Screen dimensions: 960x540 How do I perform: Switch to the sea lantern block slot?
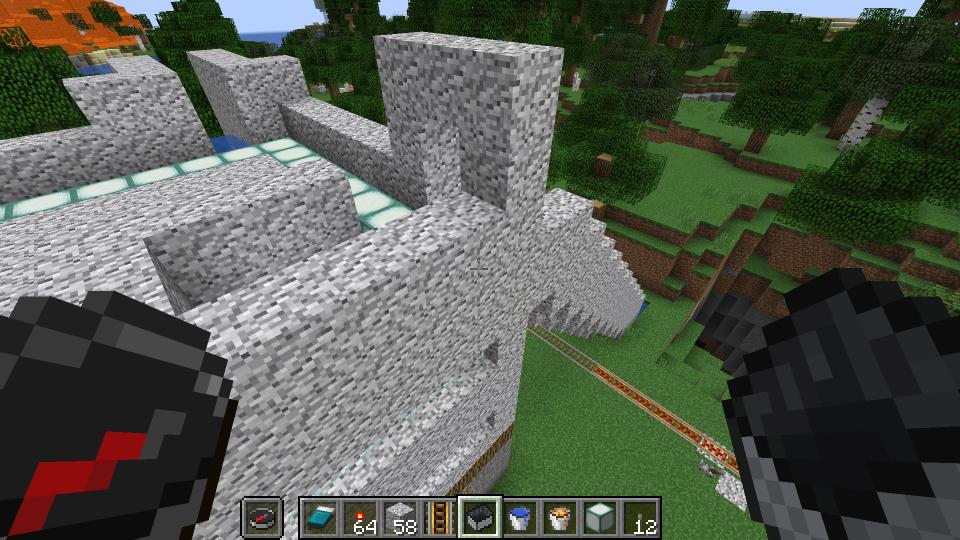599,518
